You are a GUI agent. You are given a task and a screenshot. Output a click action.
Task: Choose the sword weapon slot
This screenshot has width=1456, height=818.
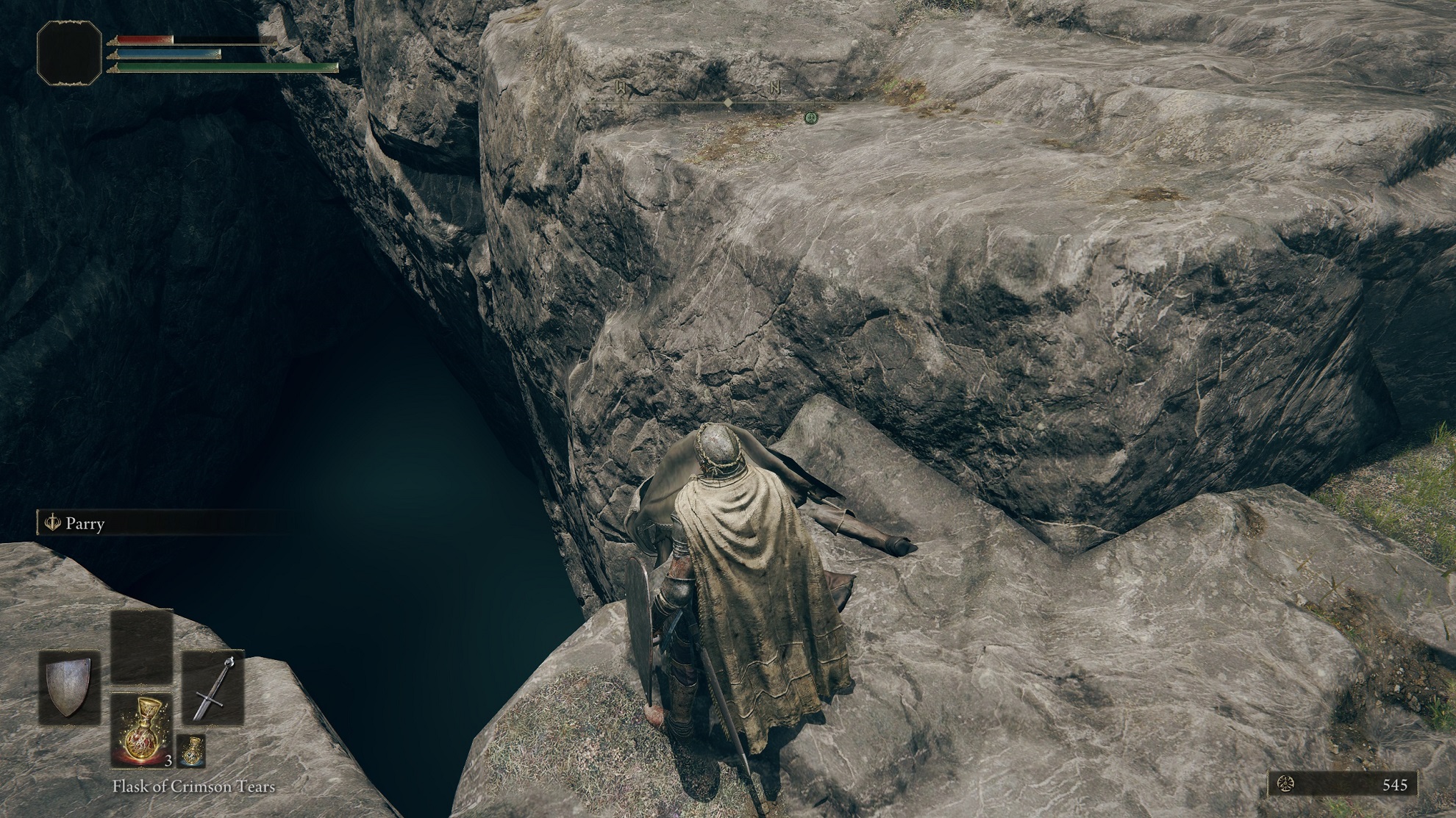point(213,687)
